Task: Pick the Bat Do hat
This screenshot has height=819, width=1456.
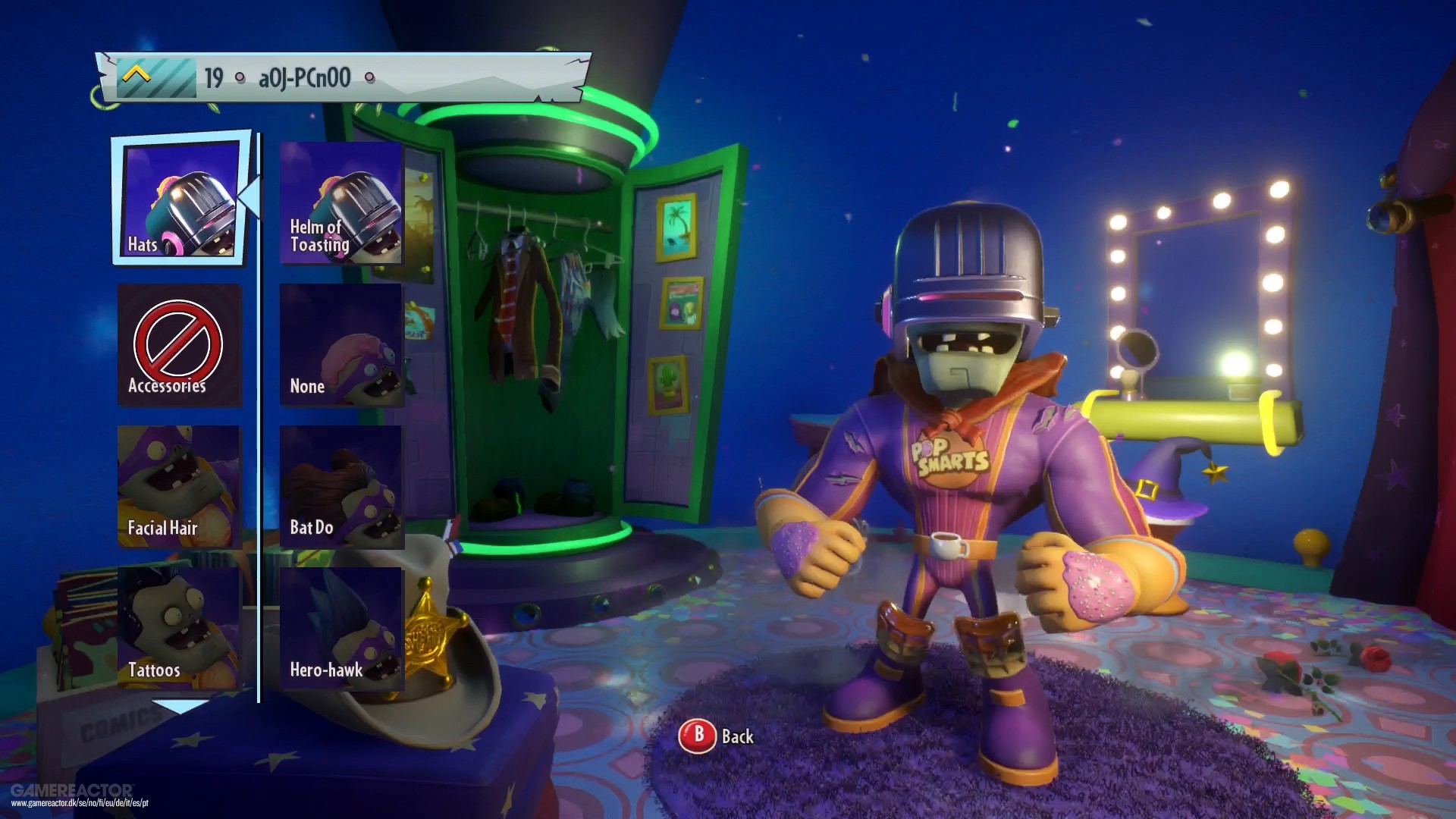Action: pyautogui.click(x=341, y=486)
